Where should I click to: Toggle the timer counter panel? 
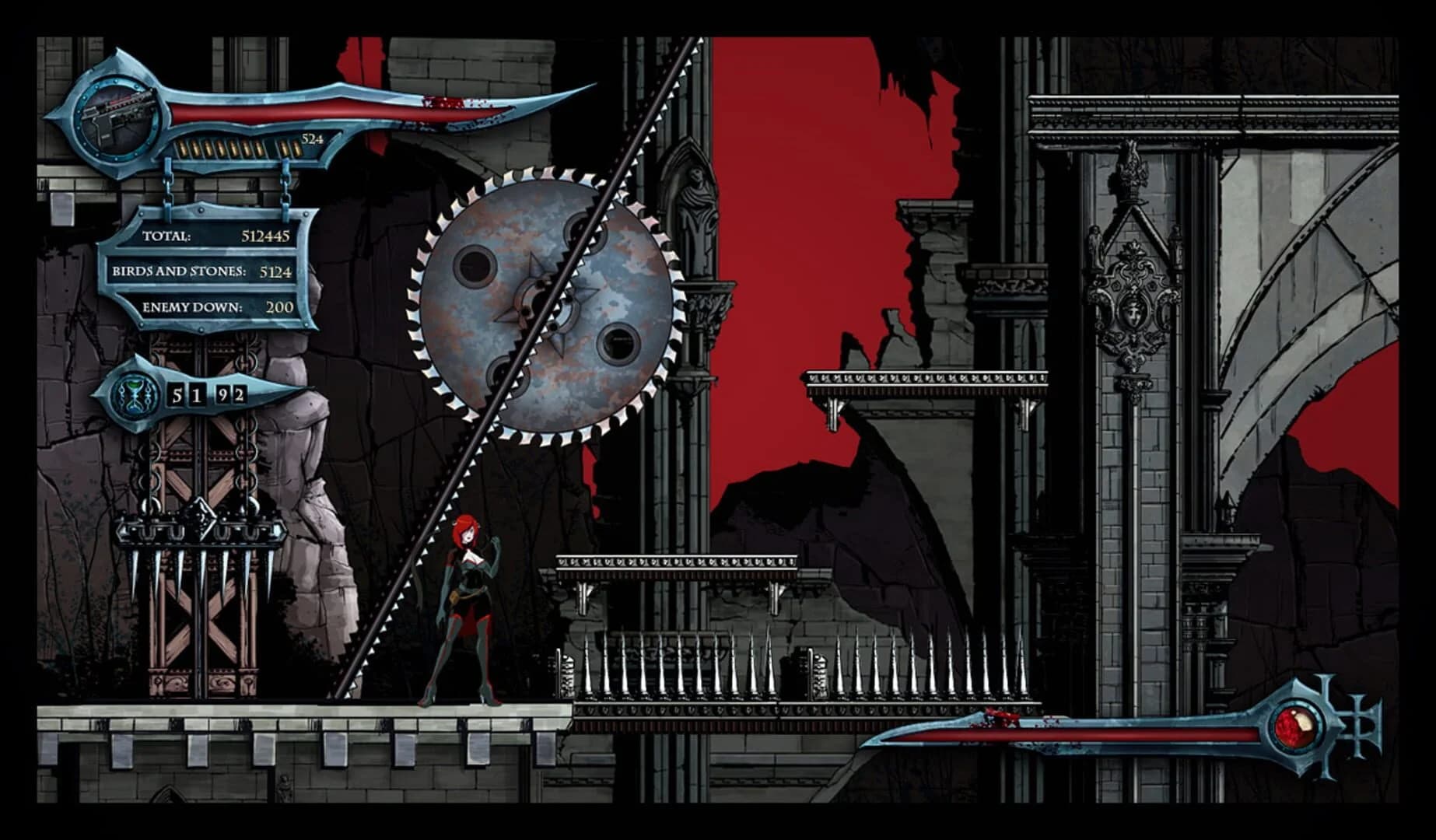206,395
